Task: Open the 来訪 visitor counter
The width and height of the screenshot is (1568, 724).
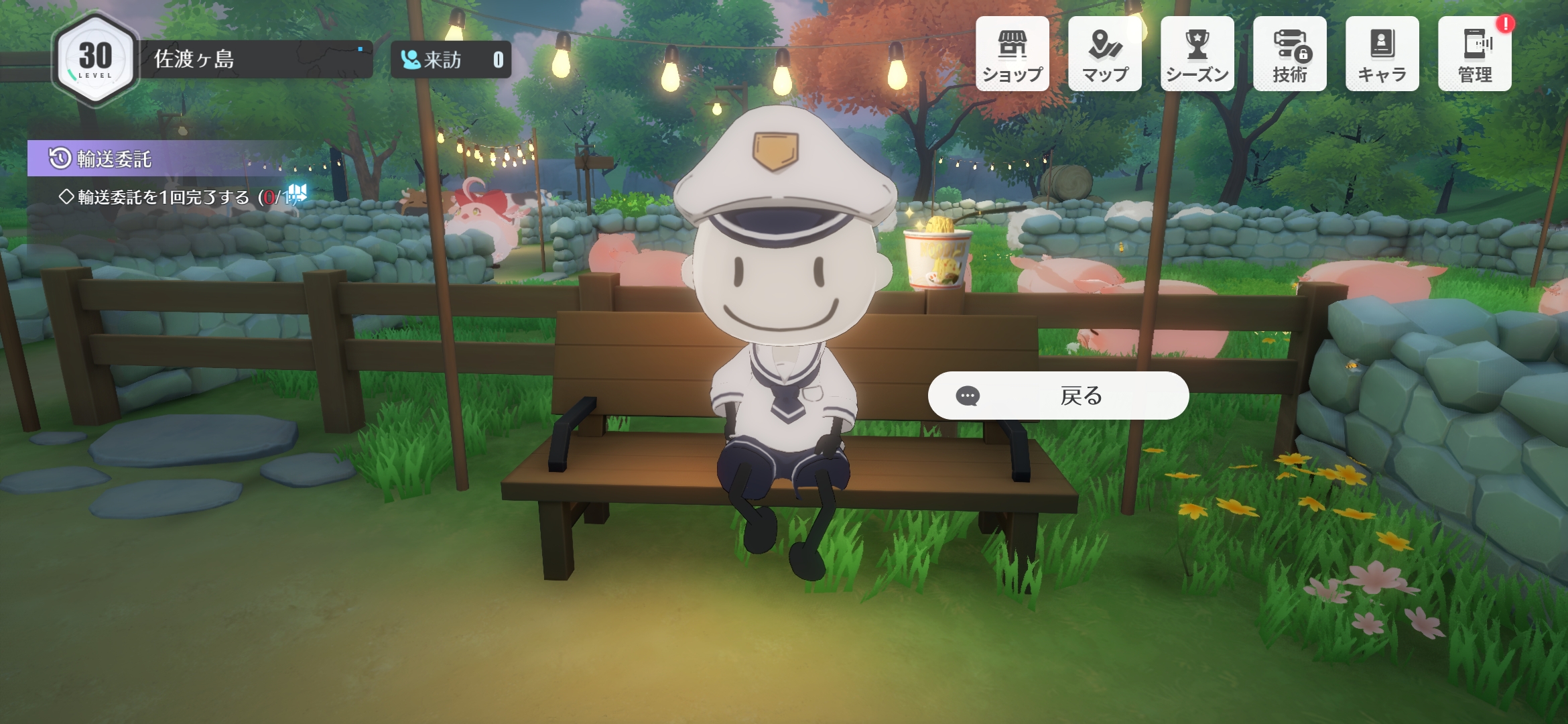Action: [451, 60]
